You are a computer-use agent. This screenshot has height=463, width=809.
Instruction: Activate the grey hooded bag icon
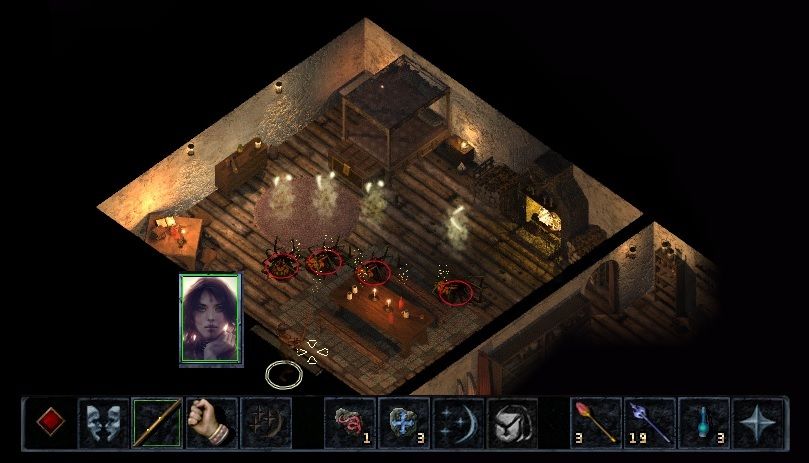click(512, 422)
